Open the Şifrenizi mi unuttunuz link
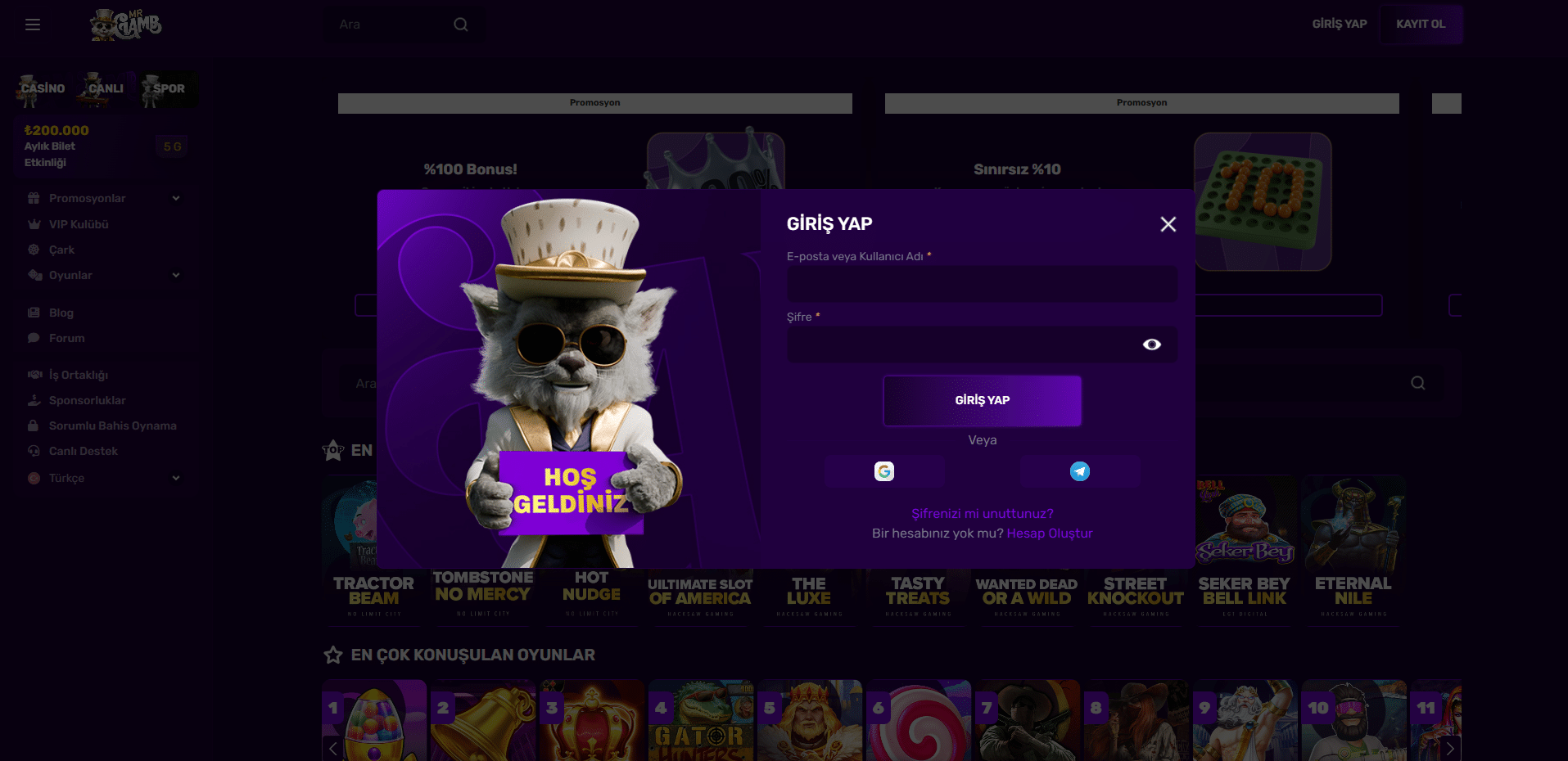 [982, 514]
